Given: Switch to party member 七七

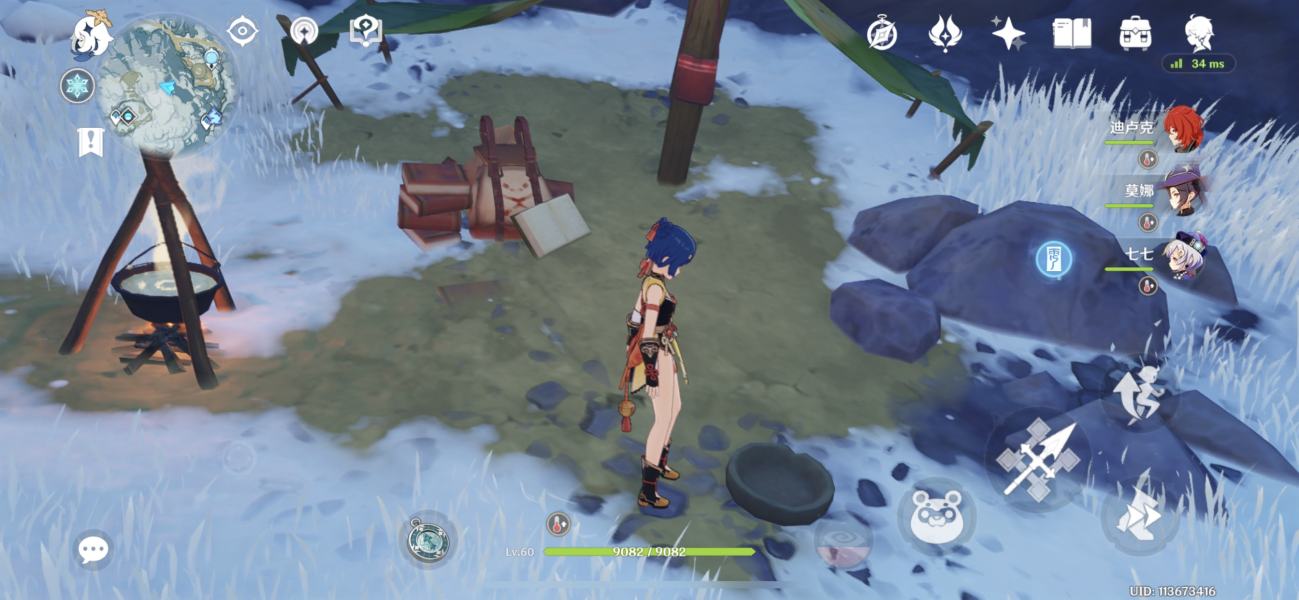Looking at the screenshot, I should coord(1181,256).
